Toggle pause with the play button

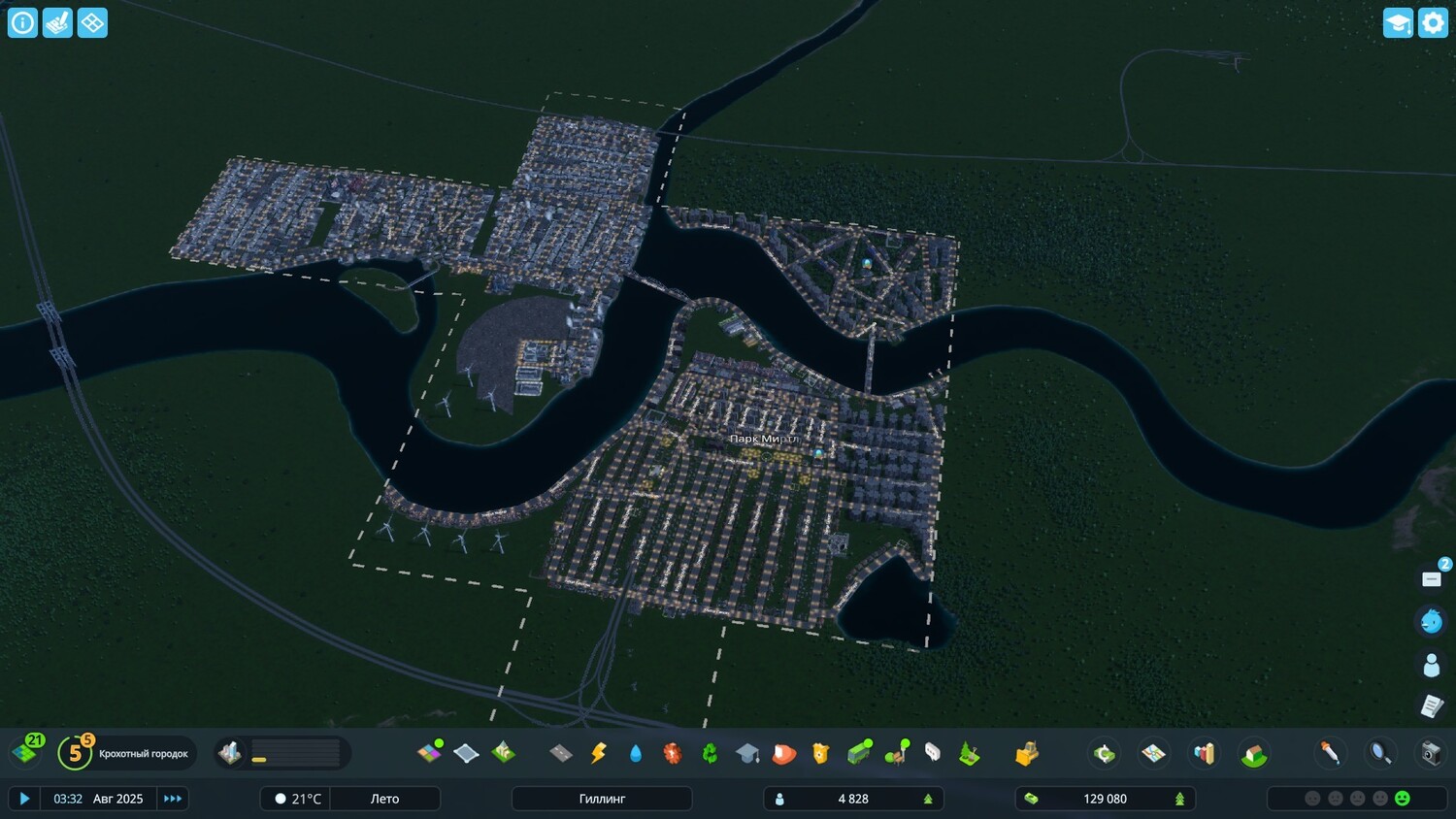coord(24,798)
